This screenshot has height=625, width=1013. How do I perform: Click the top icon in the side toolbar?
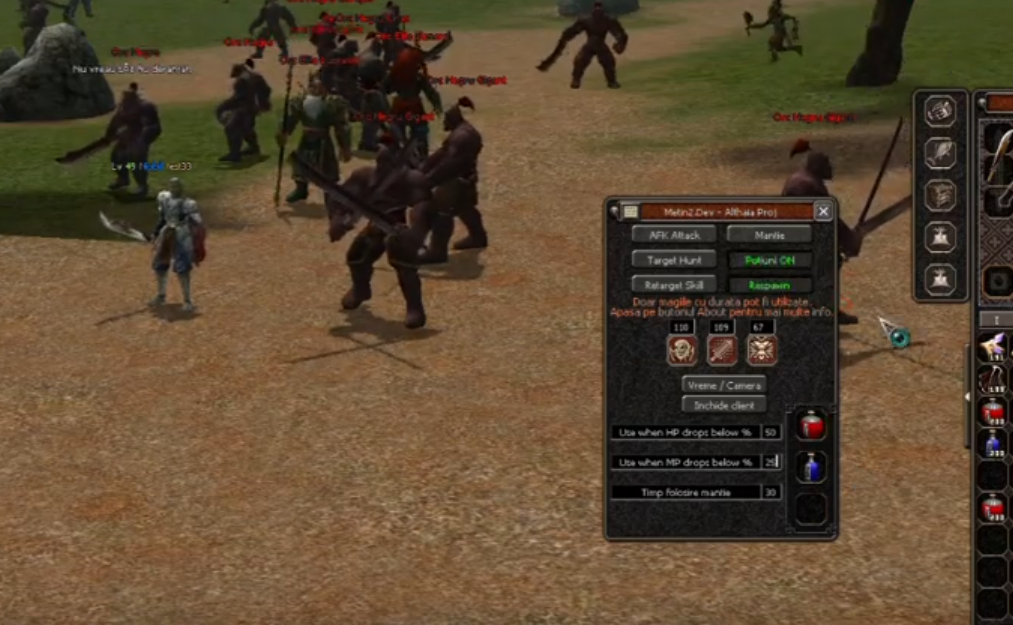[x=940, y=111]
